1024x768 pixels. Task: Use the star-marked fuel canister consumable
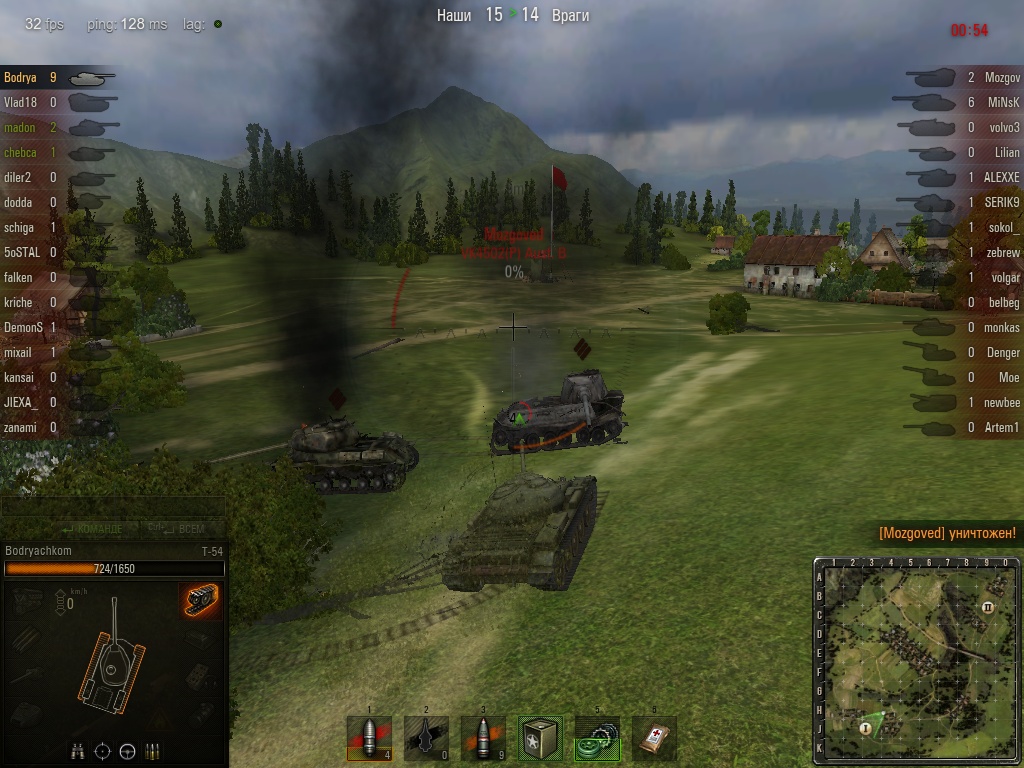point(540,738)
